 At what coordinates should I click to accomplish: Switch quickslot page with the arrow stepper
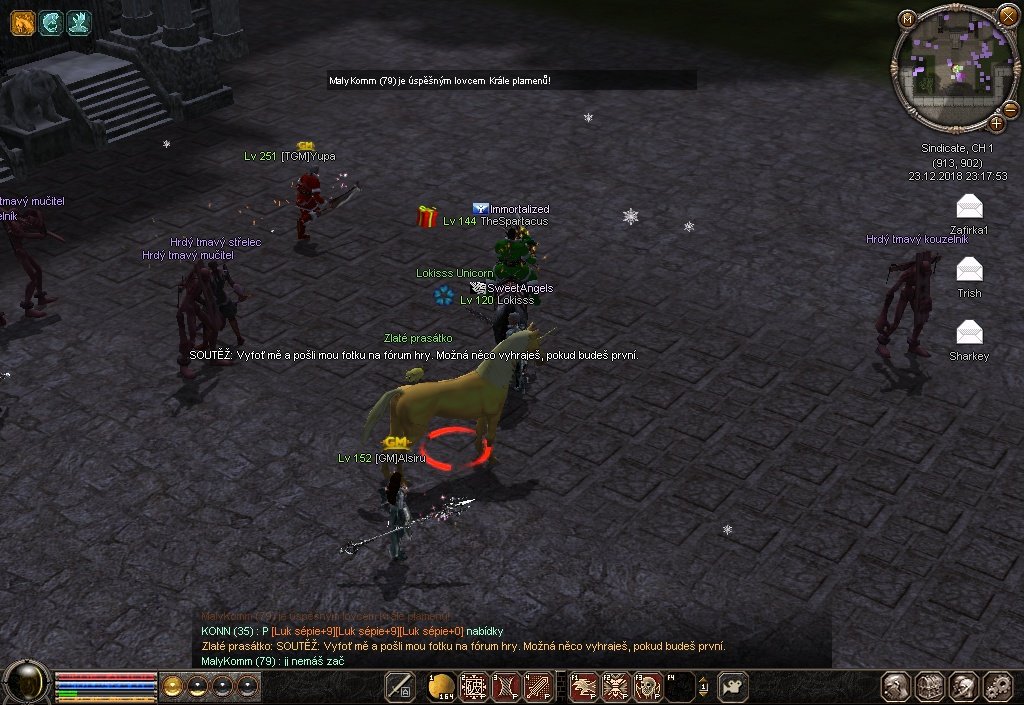tap(704, 686)
